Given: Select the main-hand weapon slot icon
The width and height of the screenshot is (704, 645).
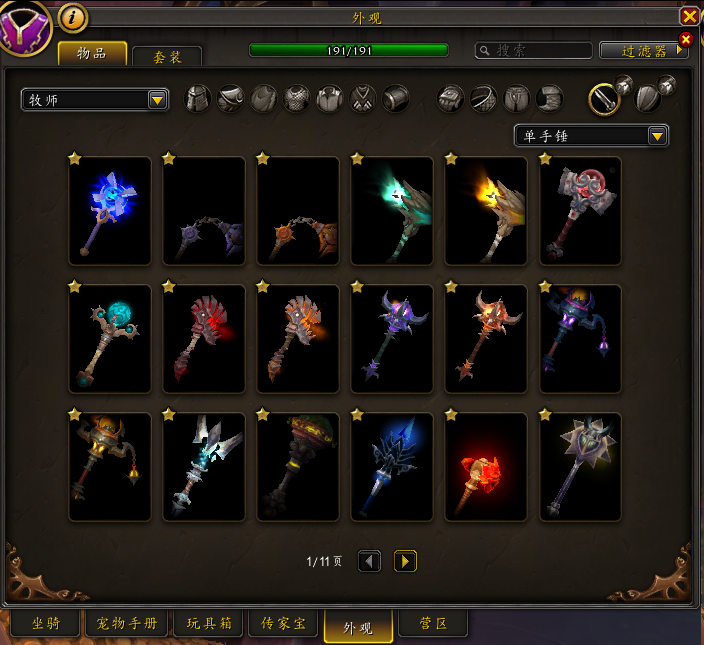Looking at the screenshot, I should point(604,98).
